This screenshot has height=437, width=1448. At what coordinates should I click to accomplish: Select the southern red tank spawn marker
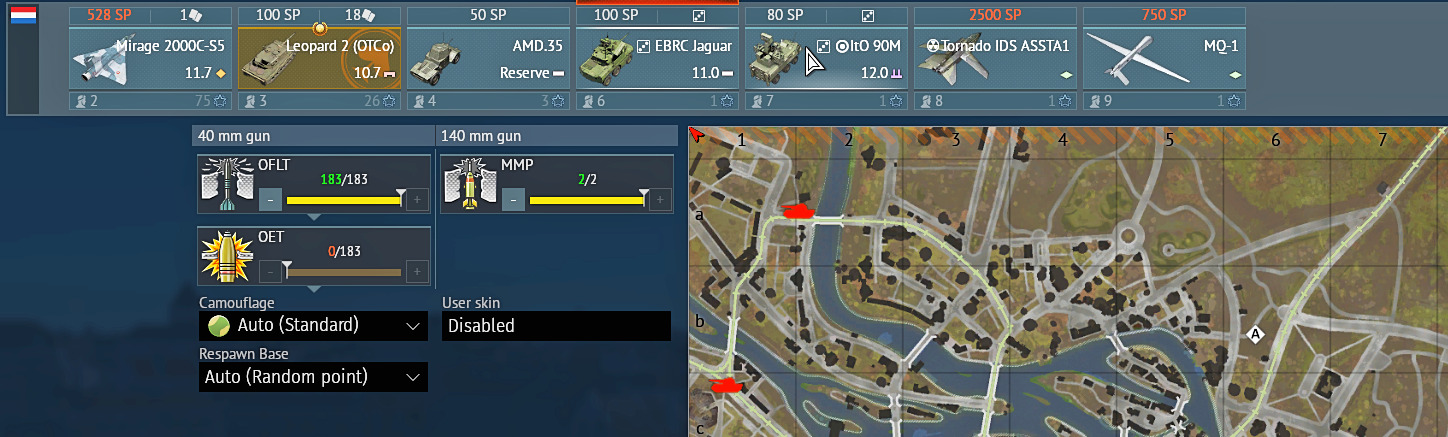724,385
